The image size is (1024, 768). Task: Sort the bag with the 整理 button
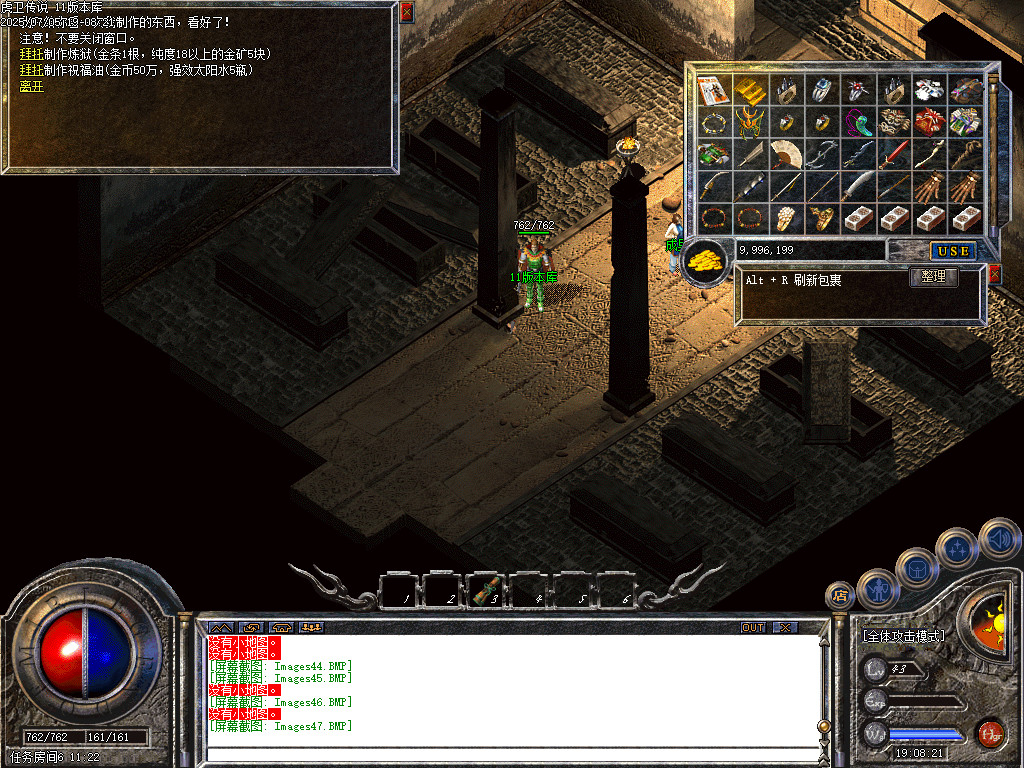[933, 277]
